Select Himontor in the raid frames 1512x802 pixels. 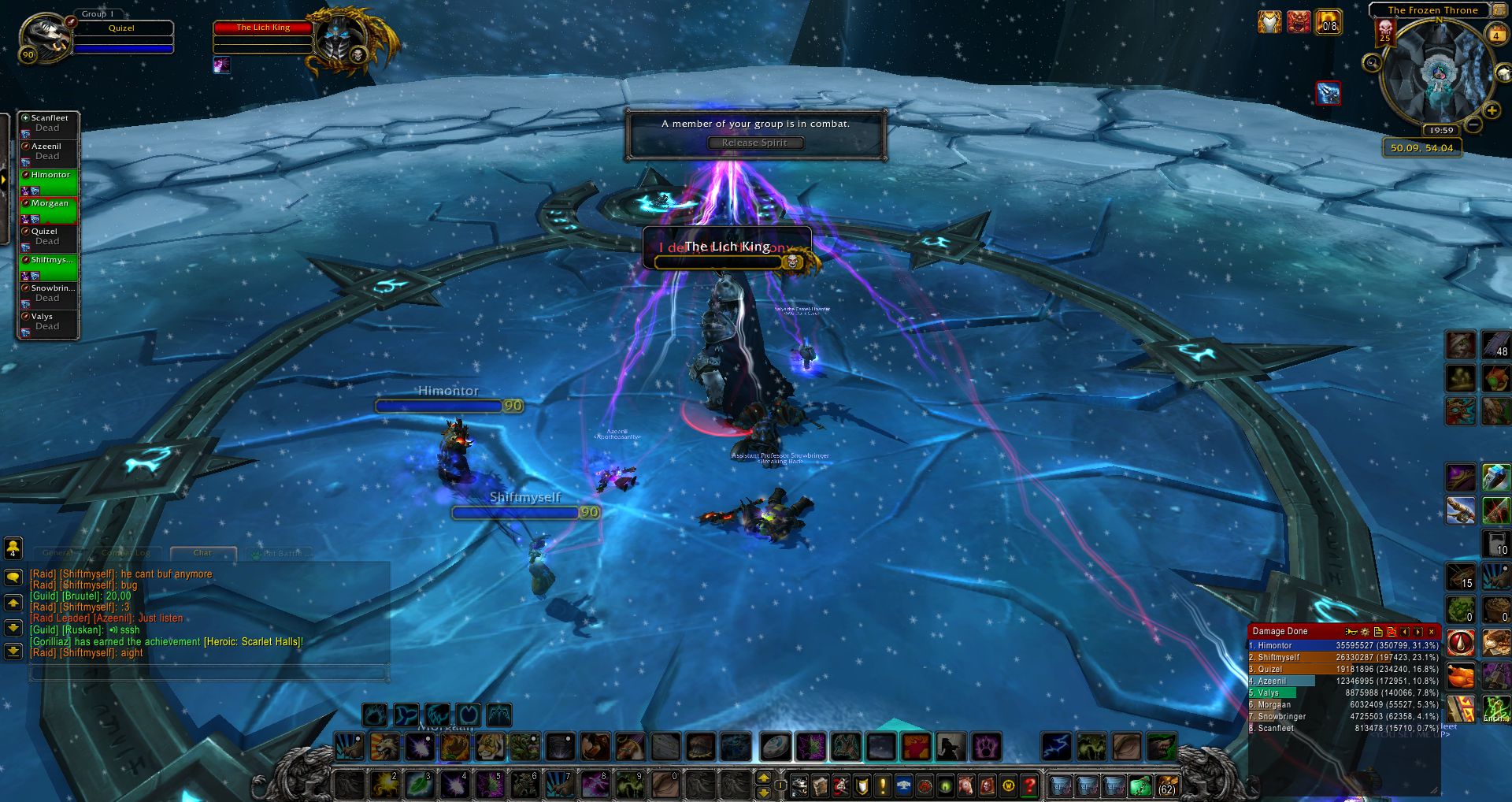point(49,180)
